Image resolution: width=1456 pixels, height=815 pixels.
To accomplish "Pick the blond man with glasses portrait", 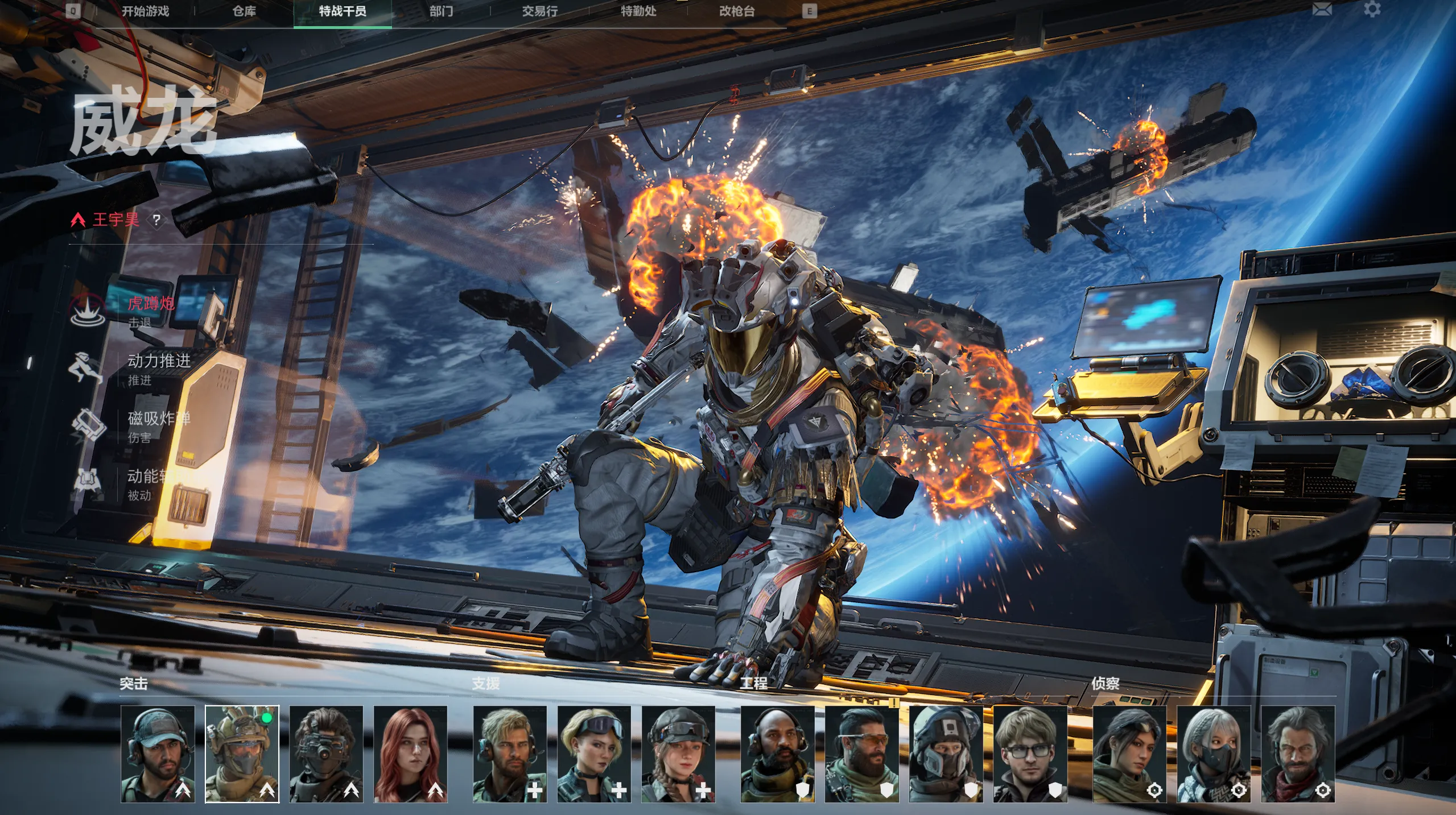I will click(1030, 754).
